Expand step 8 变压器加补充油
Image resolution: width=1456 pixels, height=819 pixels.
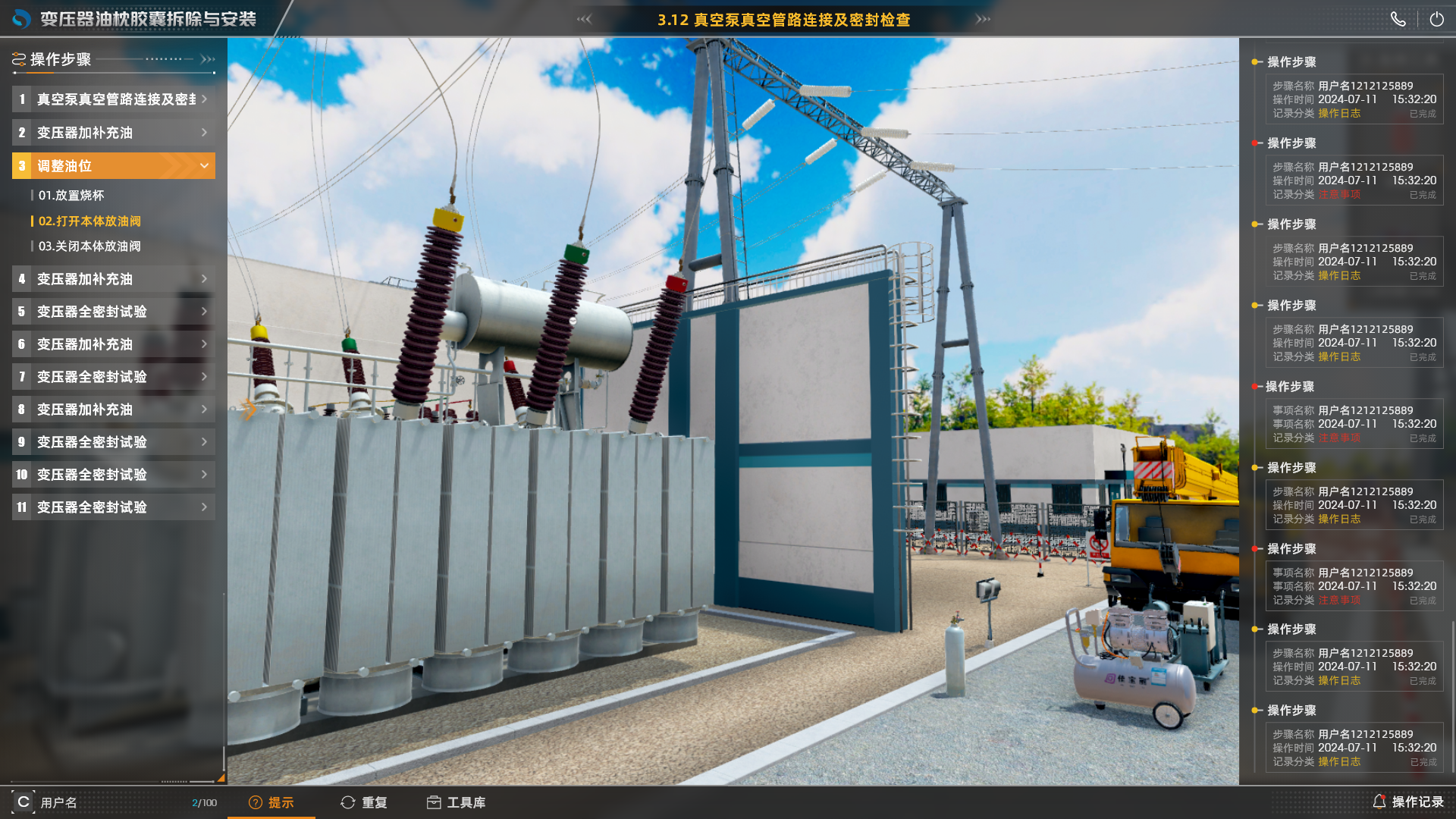[114, 409]
